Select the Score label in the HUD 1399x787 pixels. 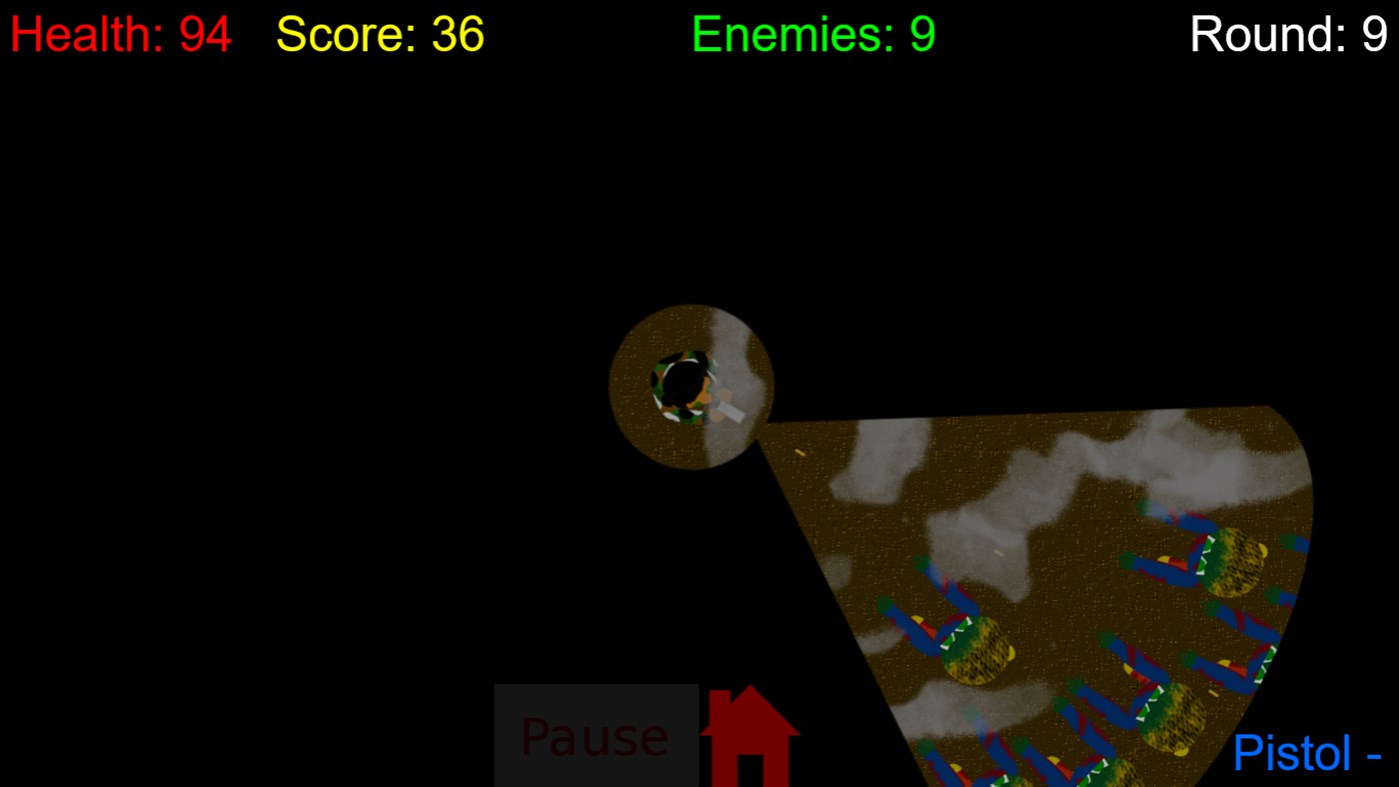click(340, 34)
